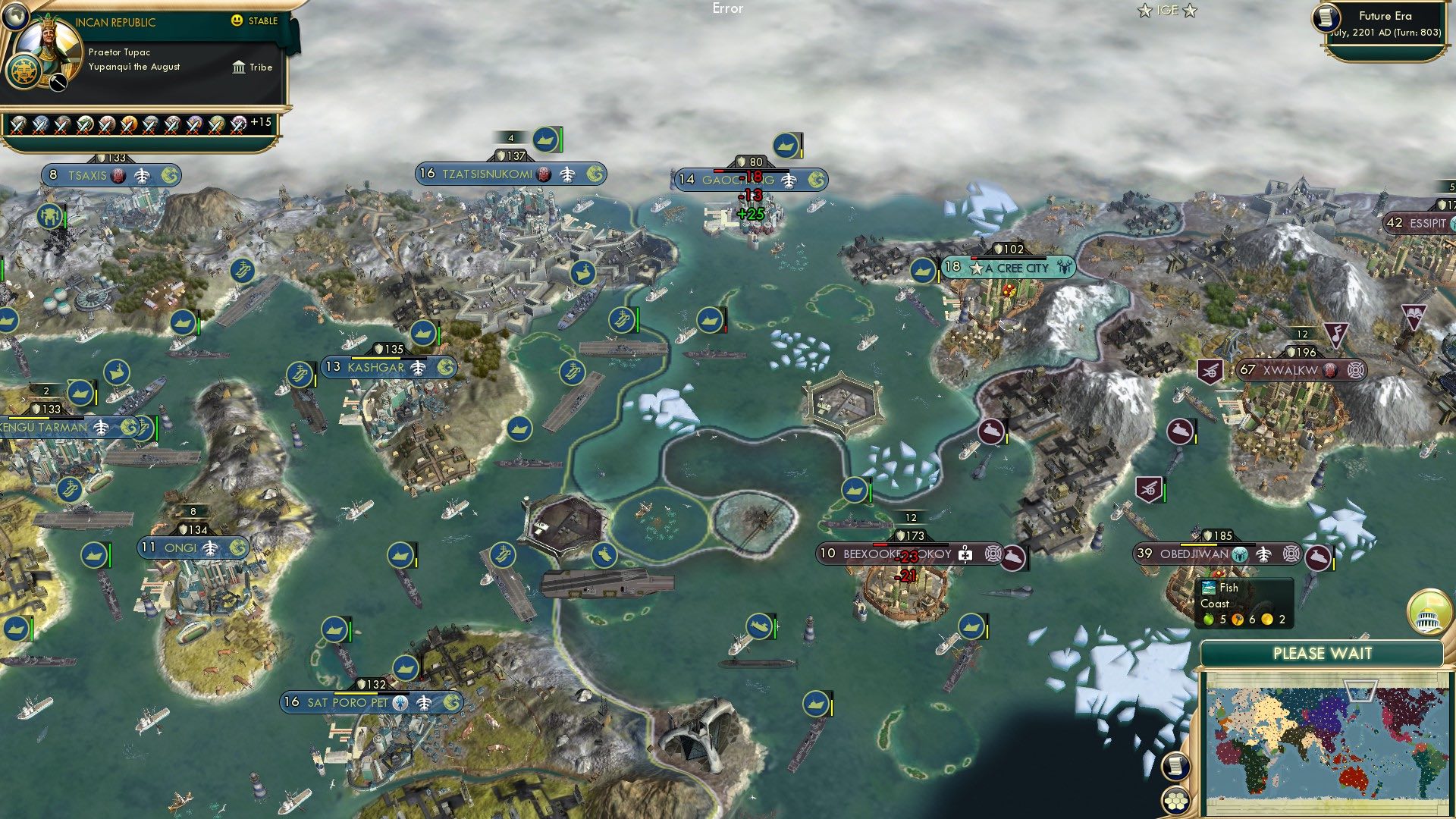Open the hammer production icon on leader portrait

(57, 83)
